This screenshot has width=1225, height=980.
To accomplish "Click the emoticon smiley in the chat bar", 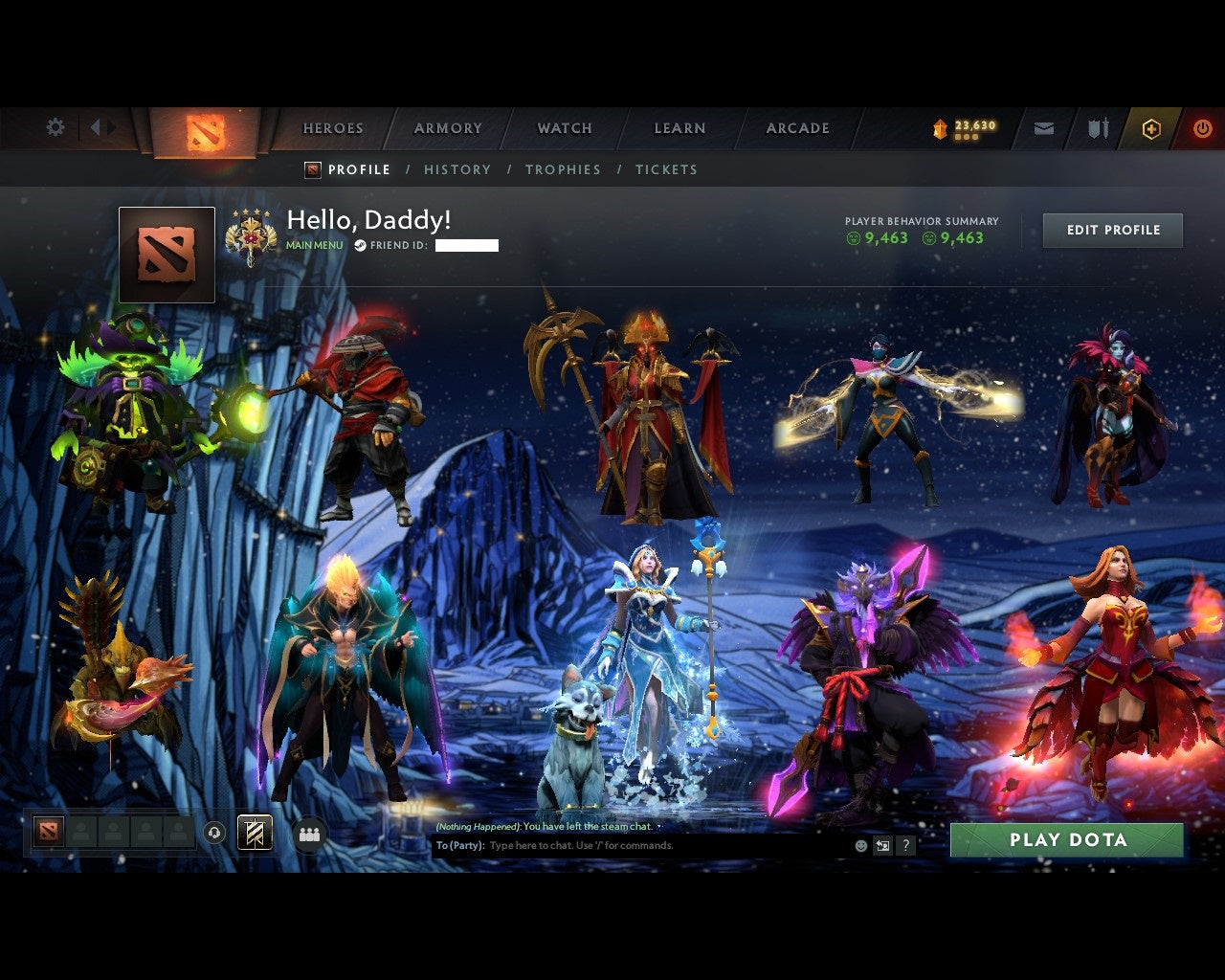I will coord(860,845).
